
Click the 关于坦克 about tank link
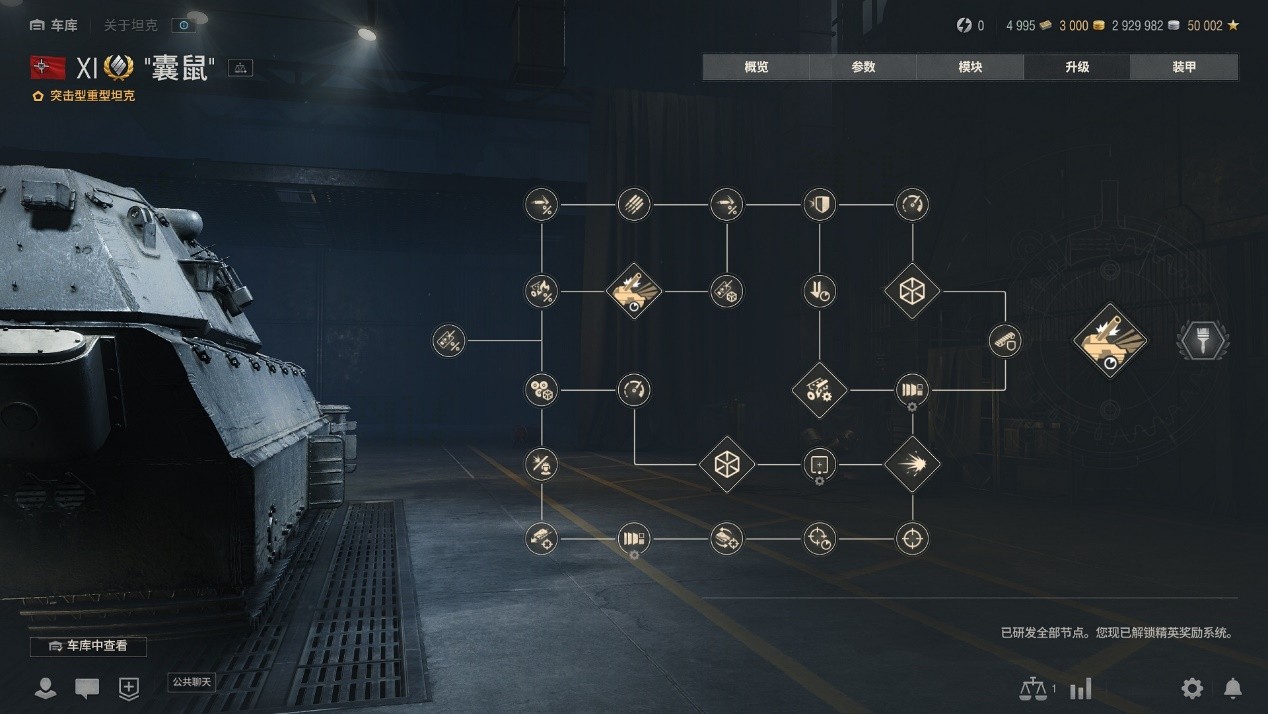[x=131, y=25]
